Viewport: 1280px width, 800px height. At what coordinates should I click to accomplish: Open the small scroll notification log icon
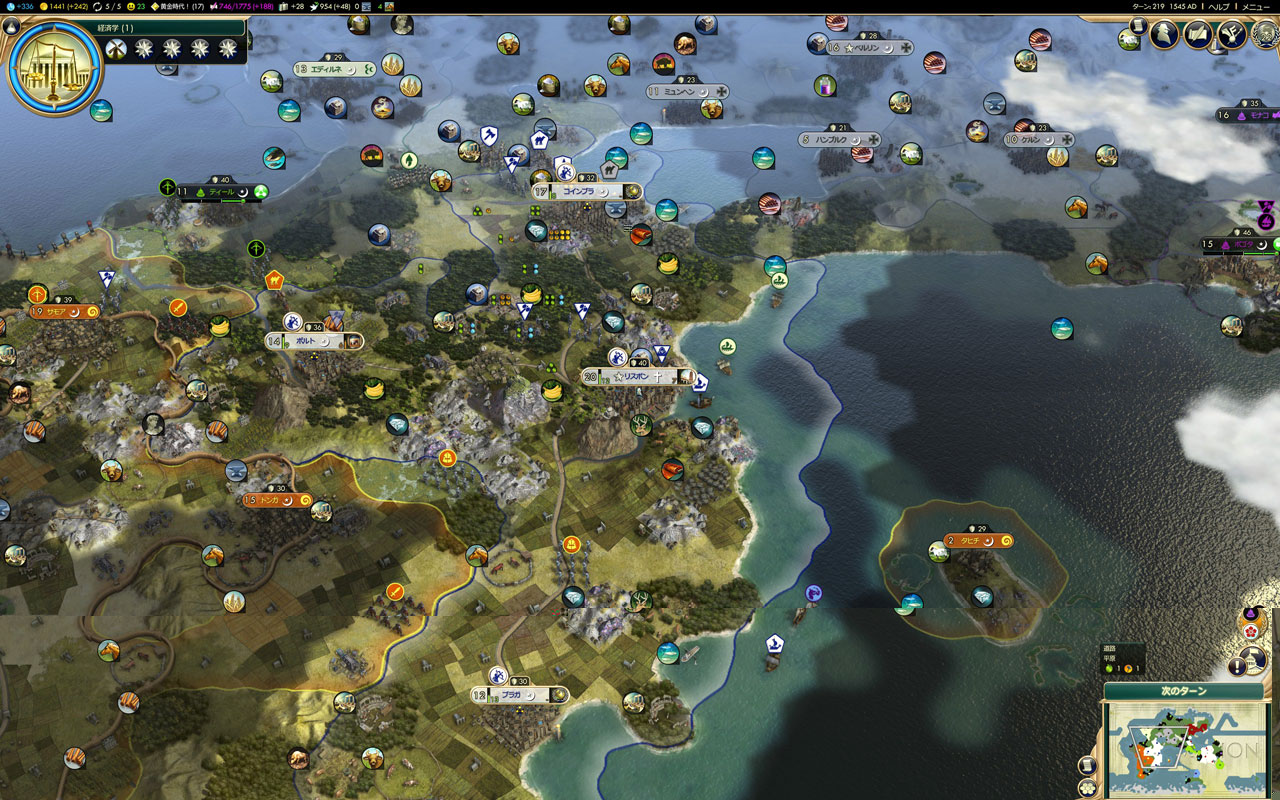1137,24
